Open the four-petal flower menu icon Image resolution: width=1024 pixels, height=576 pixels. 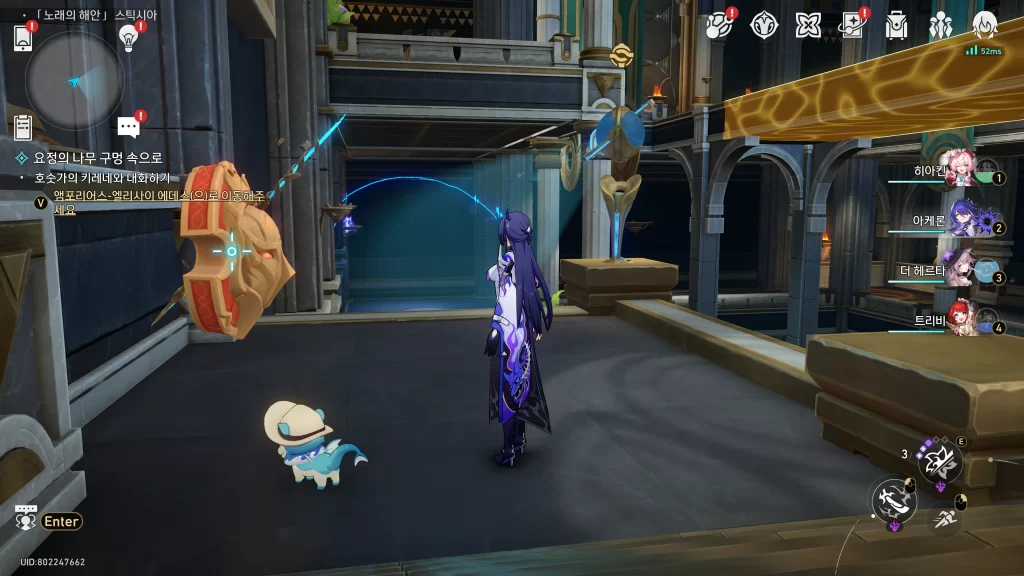click(808, 25)
